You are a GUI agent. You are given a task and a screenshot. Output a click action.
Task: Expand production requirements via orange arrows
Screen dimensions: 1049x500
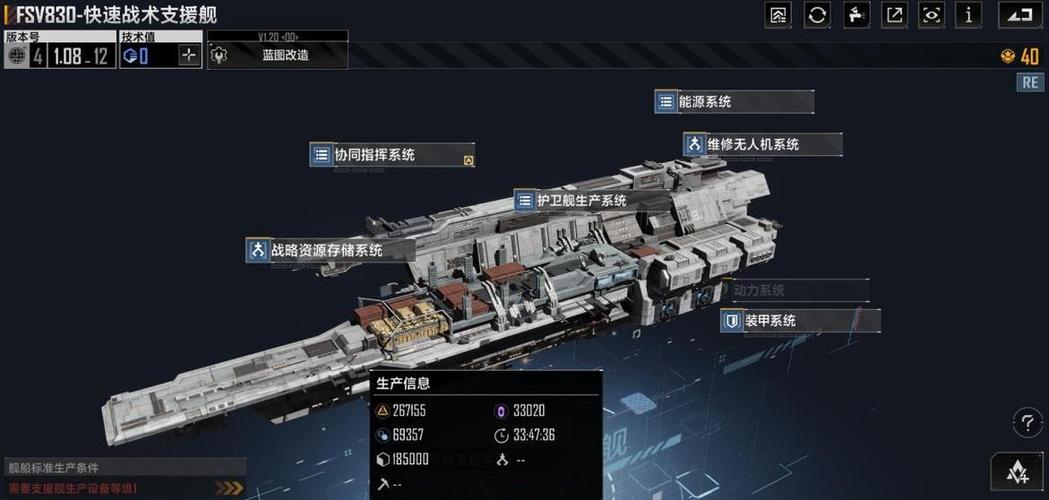pyautogui.click(x=230, y=488)
